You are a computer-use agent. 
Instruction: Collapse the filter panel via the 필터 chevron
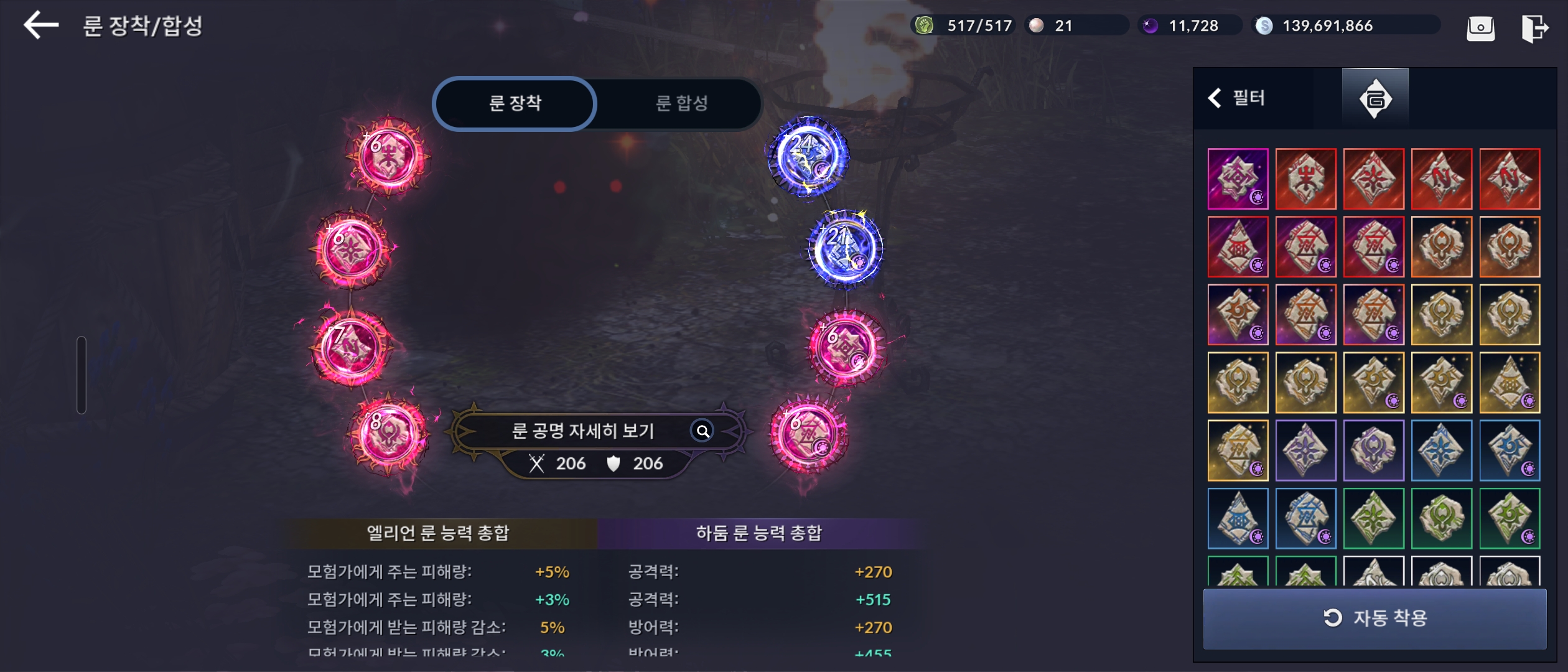coord(1215,98)
